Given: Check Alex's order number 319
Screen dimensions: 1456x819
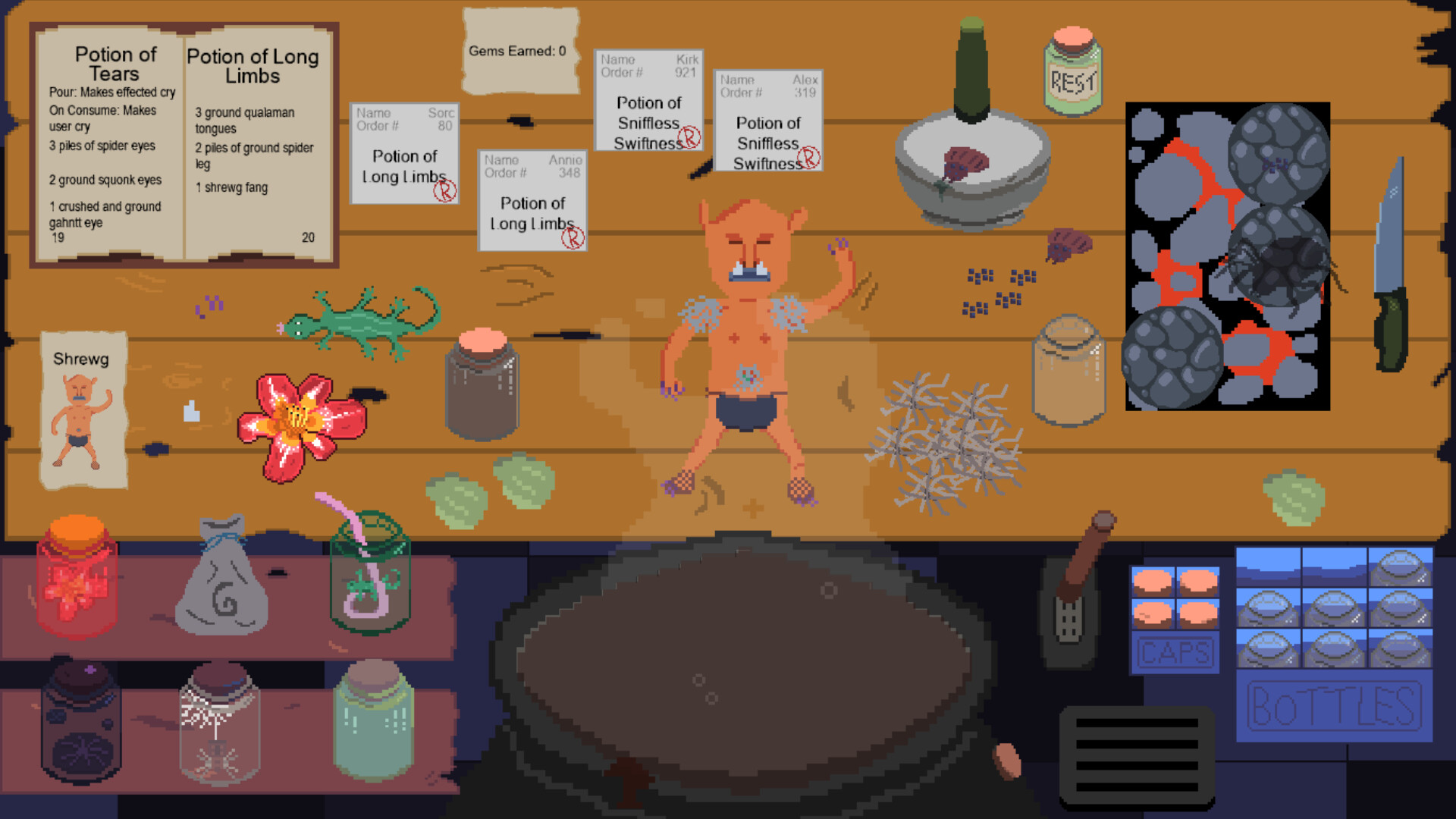Looking at the screenshot, I should point(767,121).
